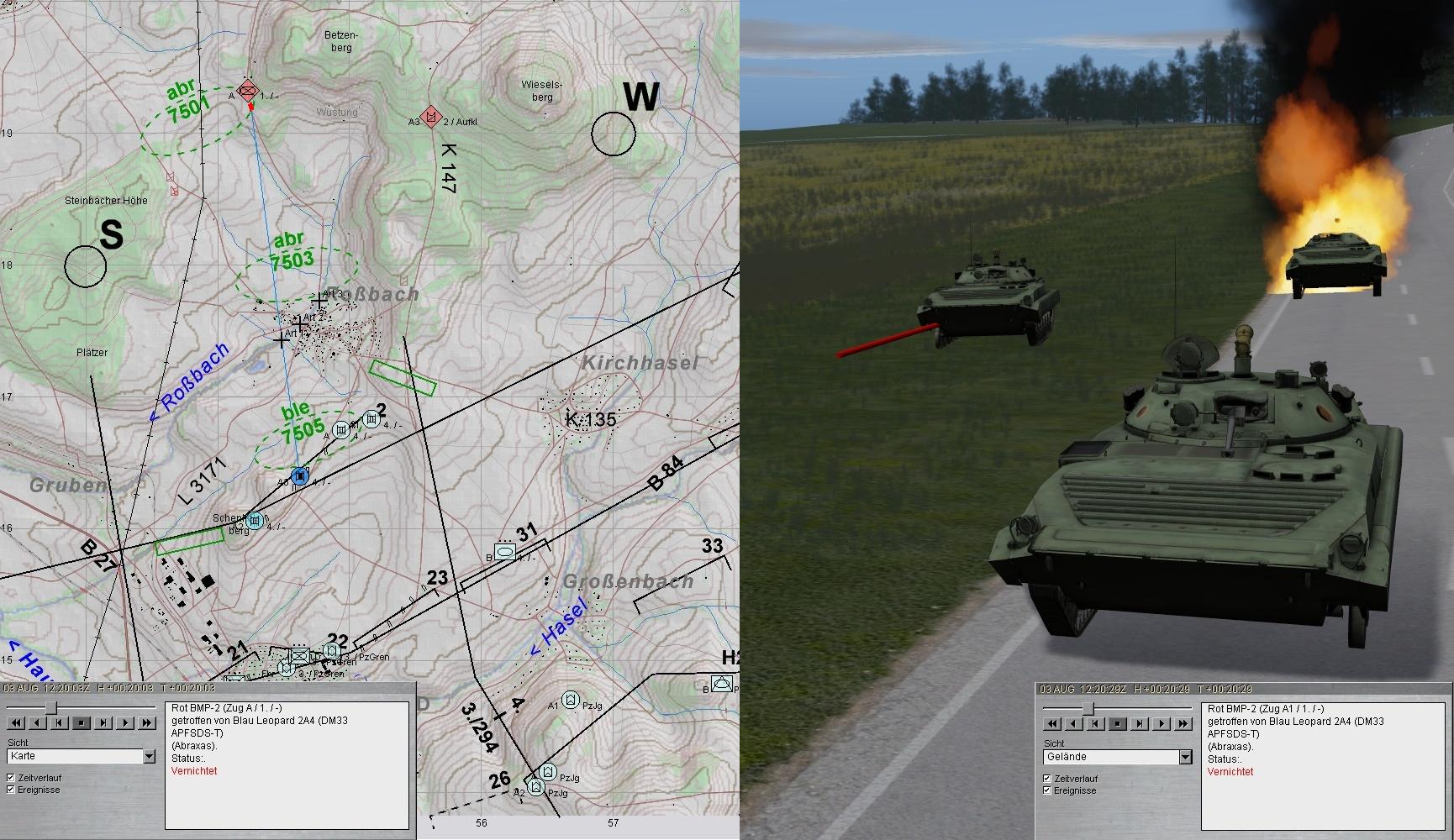Select the highlighted blue unit below ble 7505
Image resolution: width=1454 pixels, height=840 pixels.
(x=300, y=476)
